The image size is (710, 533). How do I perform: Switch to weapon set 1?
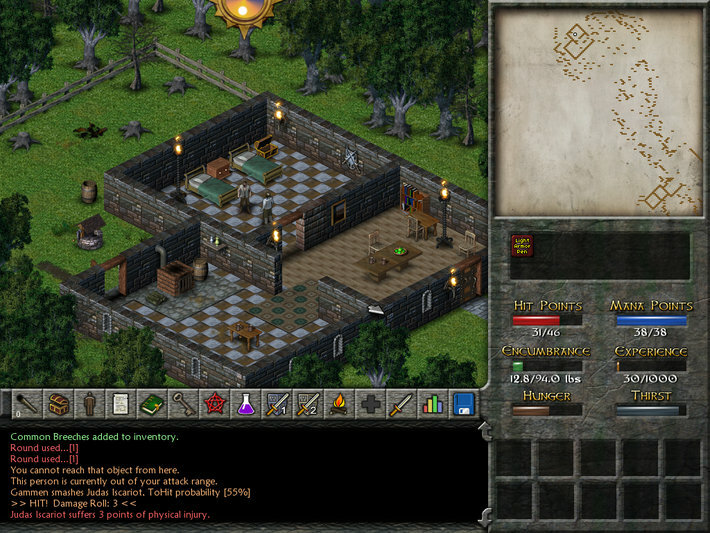coord(276,404)
